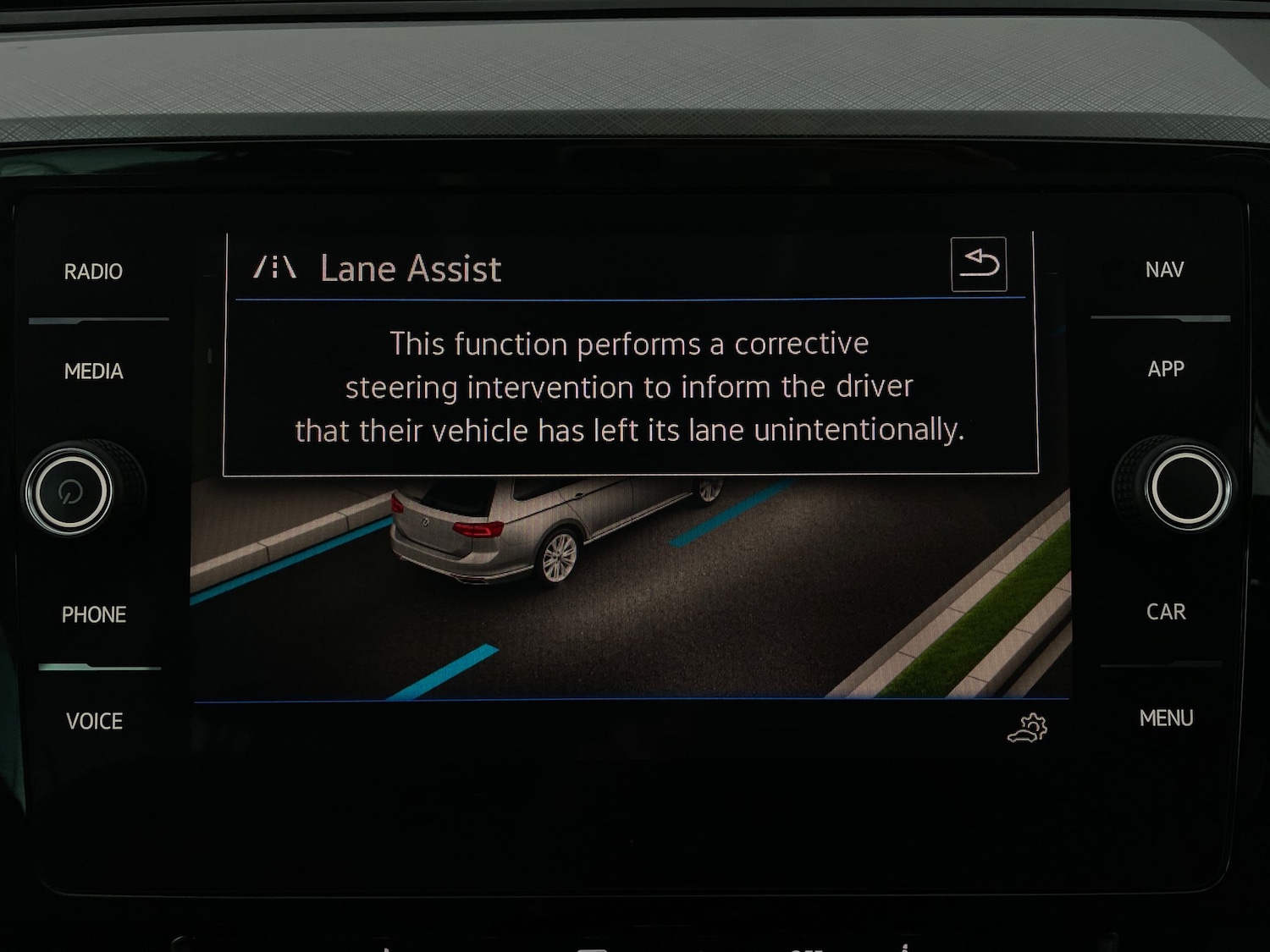Switch to the MEDIA source
Screen dimensions: 1270x952
coord(93,371)
